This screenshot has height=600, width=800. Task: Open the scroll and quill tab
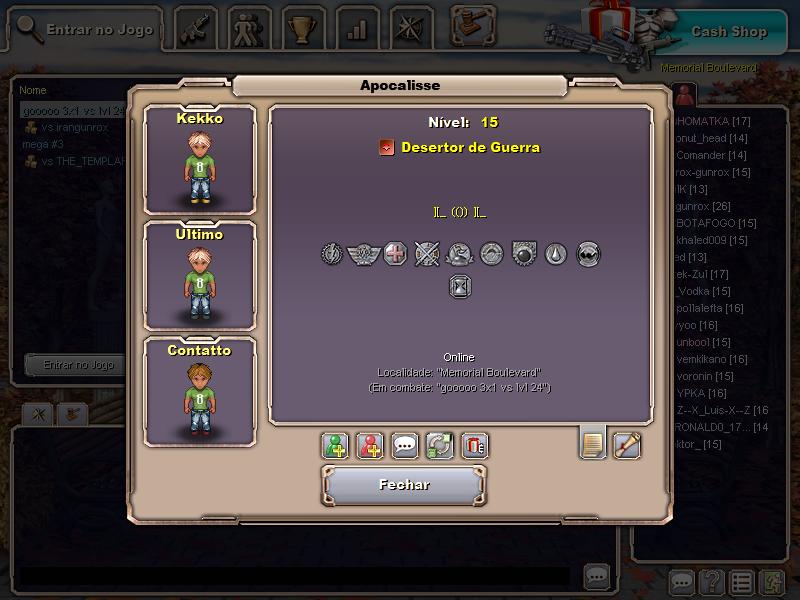(627, 443)
